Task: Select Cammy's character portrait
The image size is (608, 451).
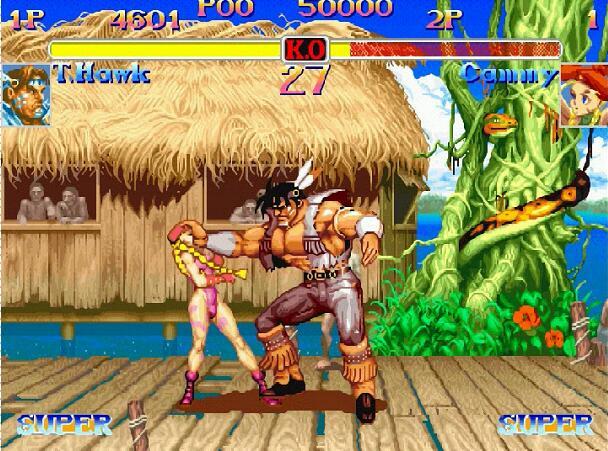Action: (583, 95)
